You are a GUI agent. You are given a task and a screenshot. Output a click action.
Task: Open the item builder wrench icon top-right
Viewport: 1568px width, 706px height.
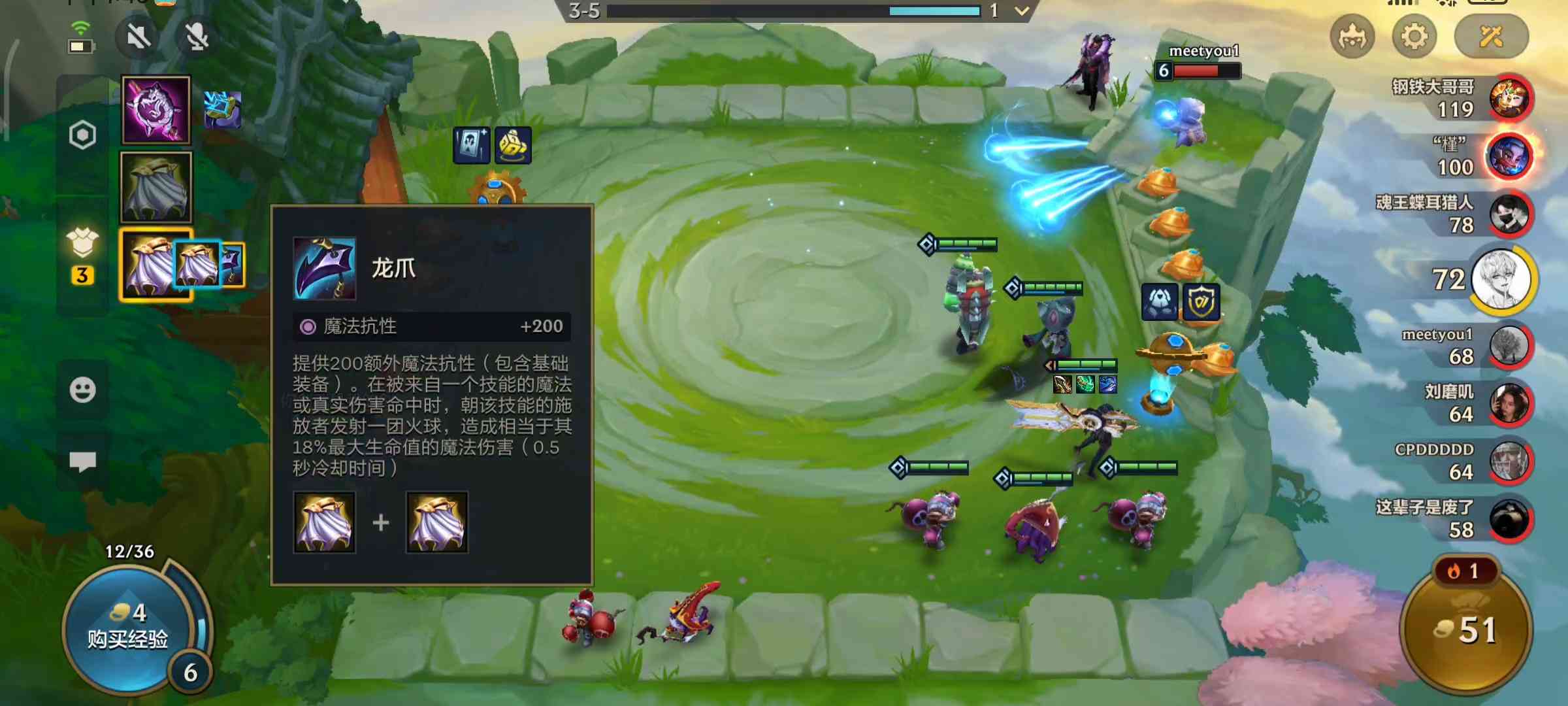coord(1490,37)
